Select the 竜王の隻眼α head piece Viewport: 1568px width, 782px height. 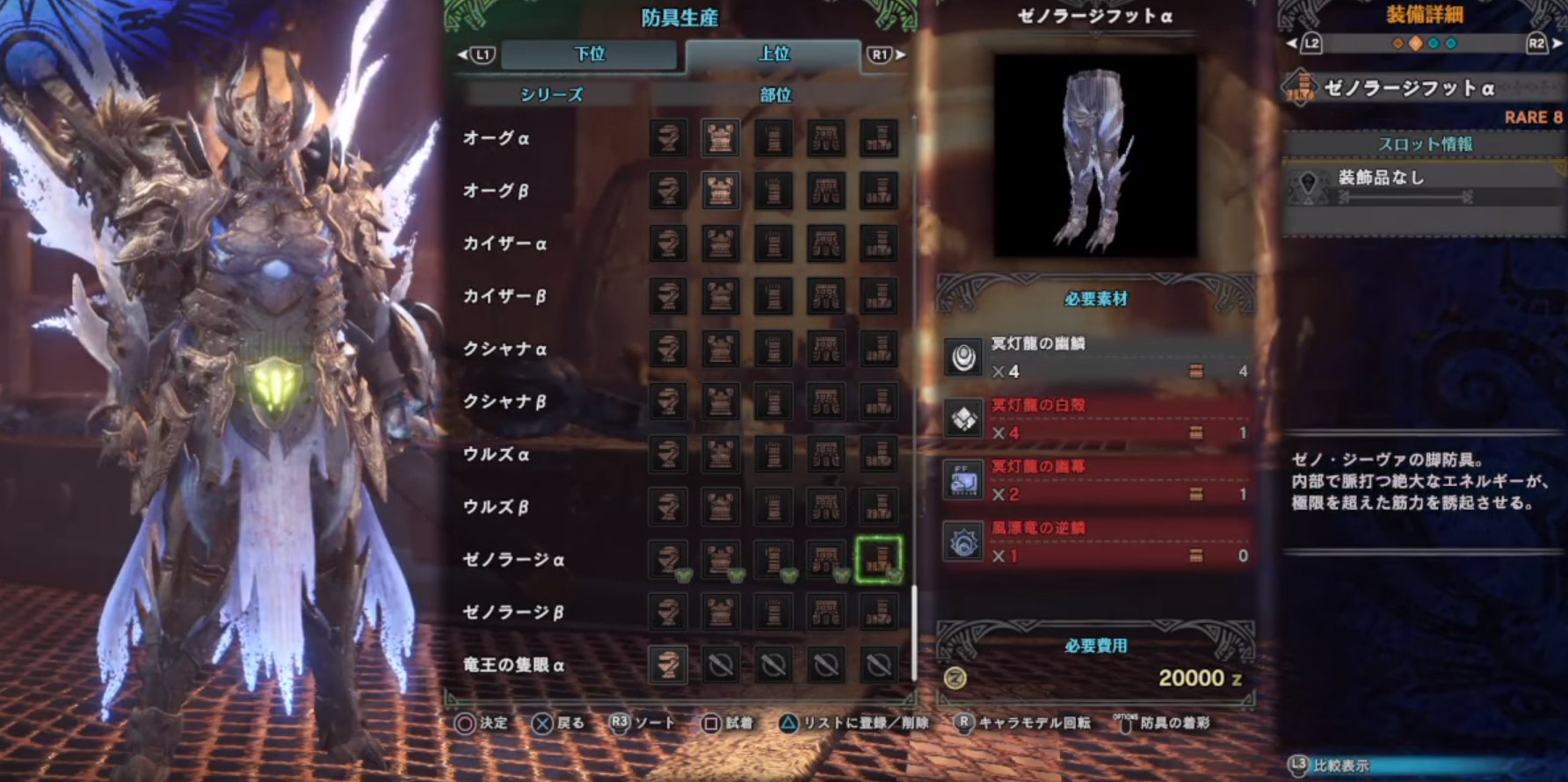(x=668, y=665)
